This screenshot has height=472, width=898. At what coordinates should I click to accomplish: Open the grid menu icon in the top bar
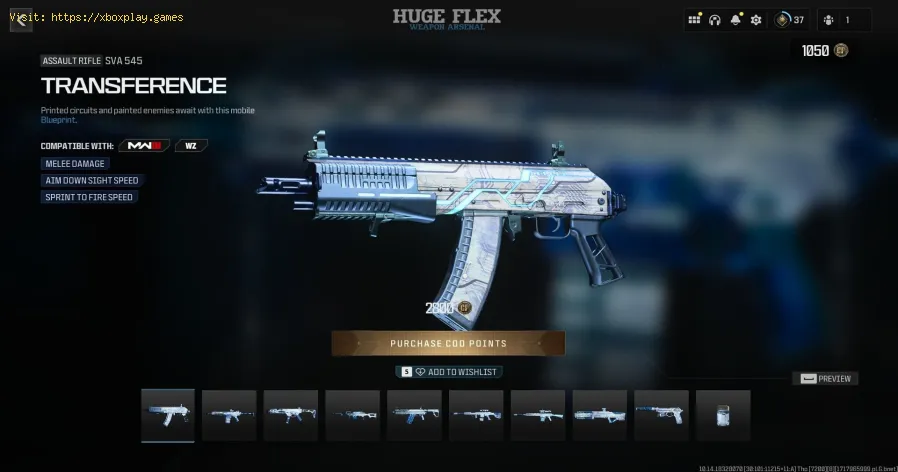695,20
